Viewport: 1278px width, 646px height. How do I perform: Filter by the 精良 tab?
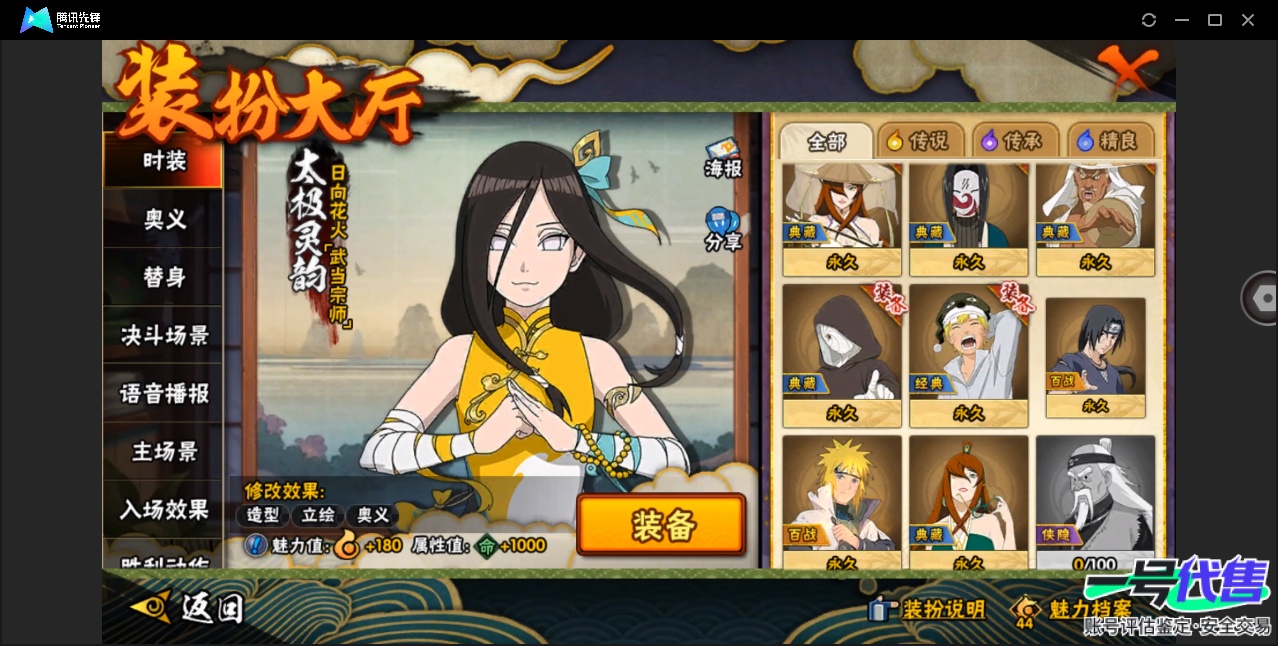[1110, 142]
